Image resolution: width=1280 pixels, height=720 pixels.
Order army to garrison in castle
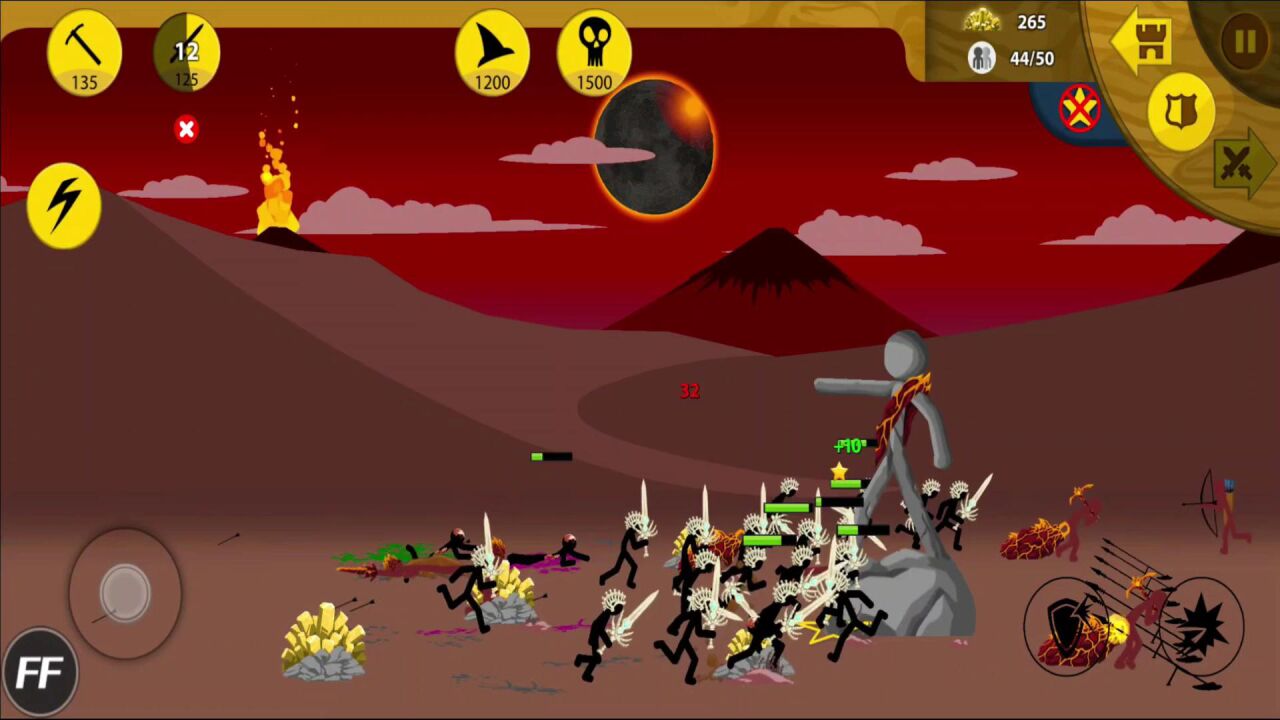pos(1143,42)
